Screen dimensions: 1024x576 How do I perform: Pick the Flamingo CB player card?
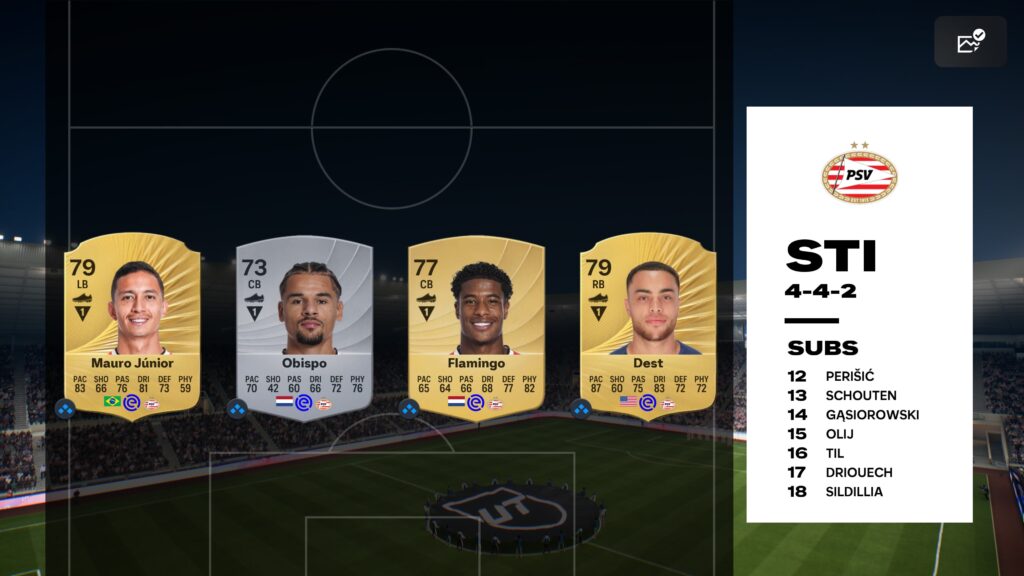pyautogui.click(x=476, y=325)
